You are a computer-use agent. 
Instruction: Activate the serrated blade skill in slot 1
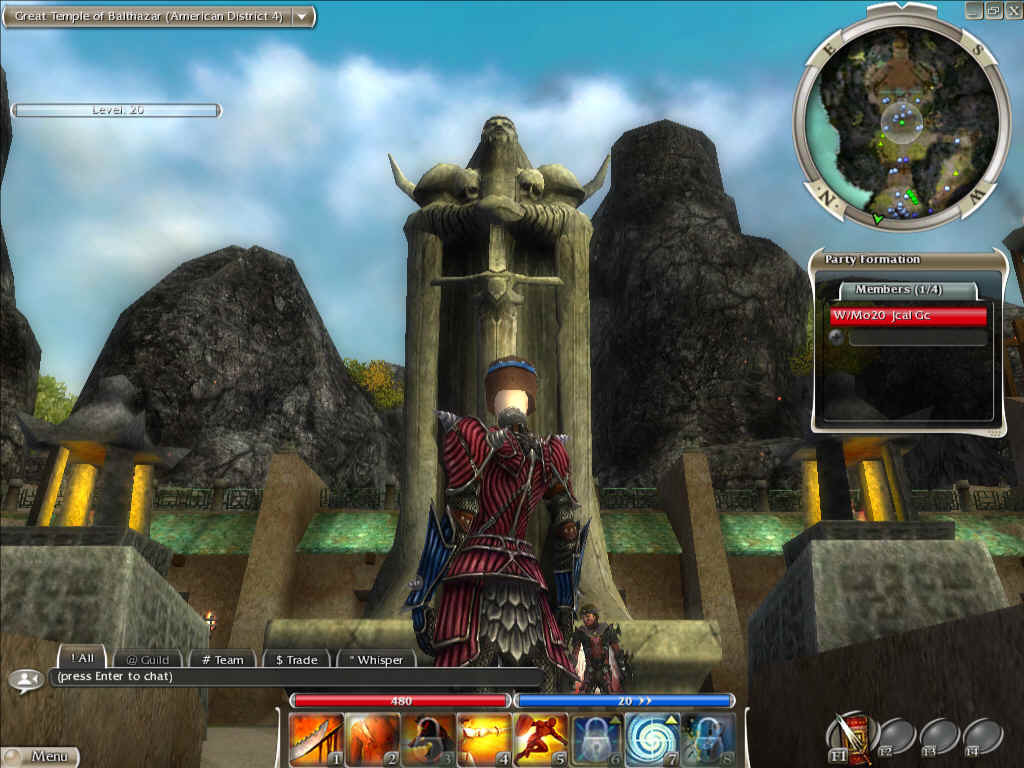point(316,740)
